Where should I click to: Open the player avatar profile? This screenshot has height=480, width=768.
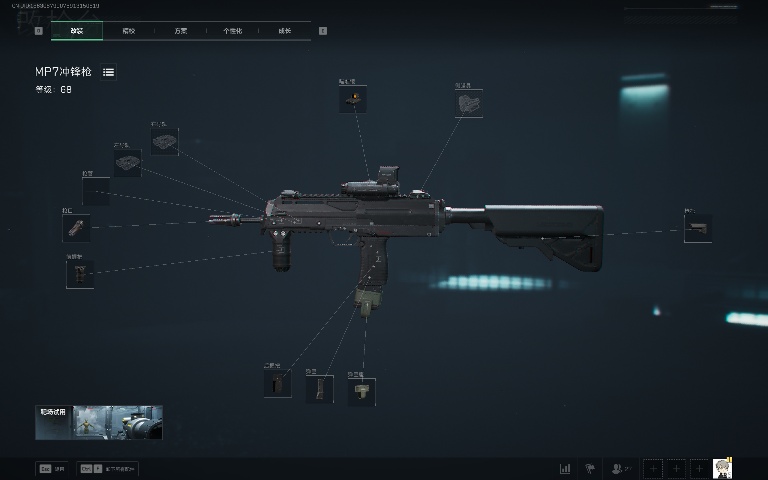coord(722,467)
